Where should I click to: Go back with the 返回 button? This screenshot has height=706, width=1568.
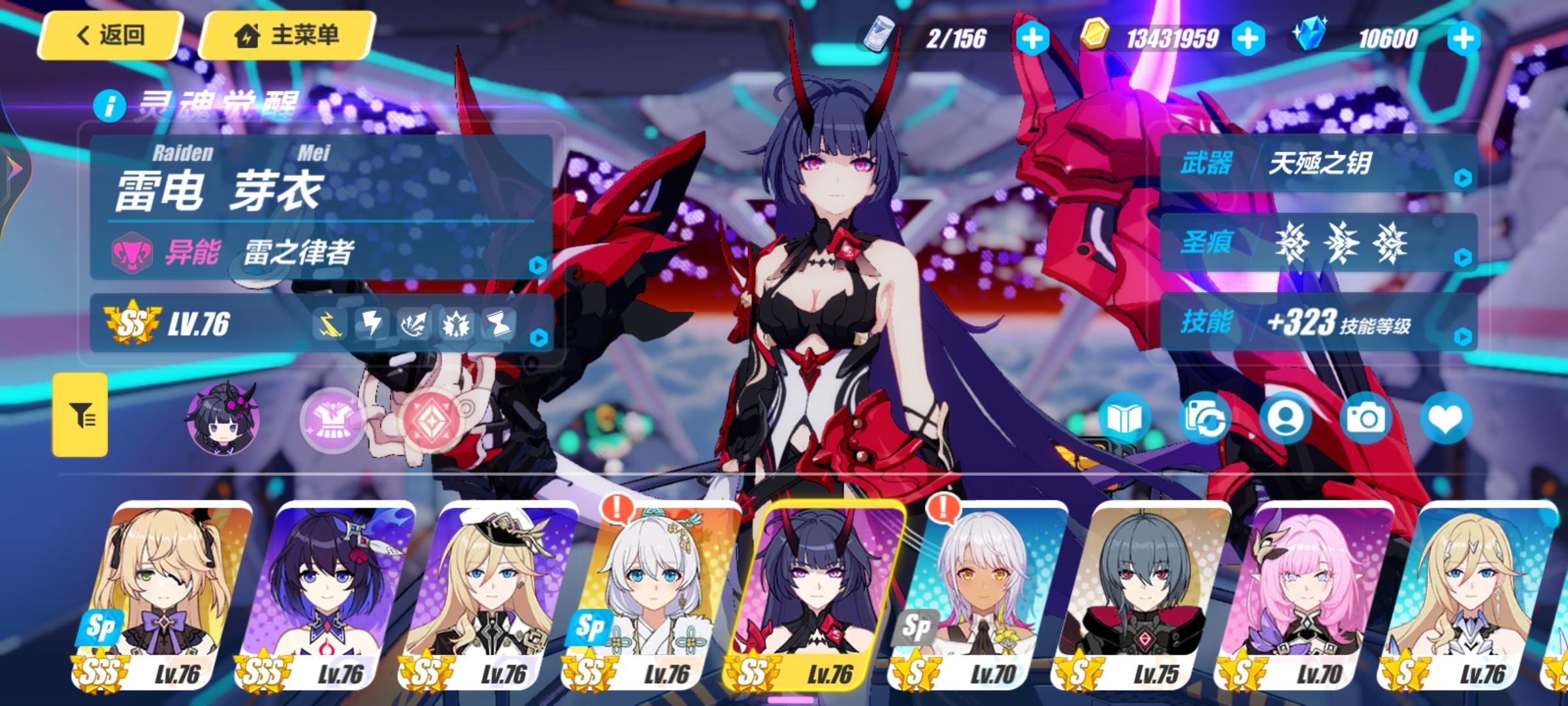108,35
